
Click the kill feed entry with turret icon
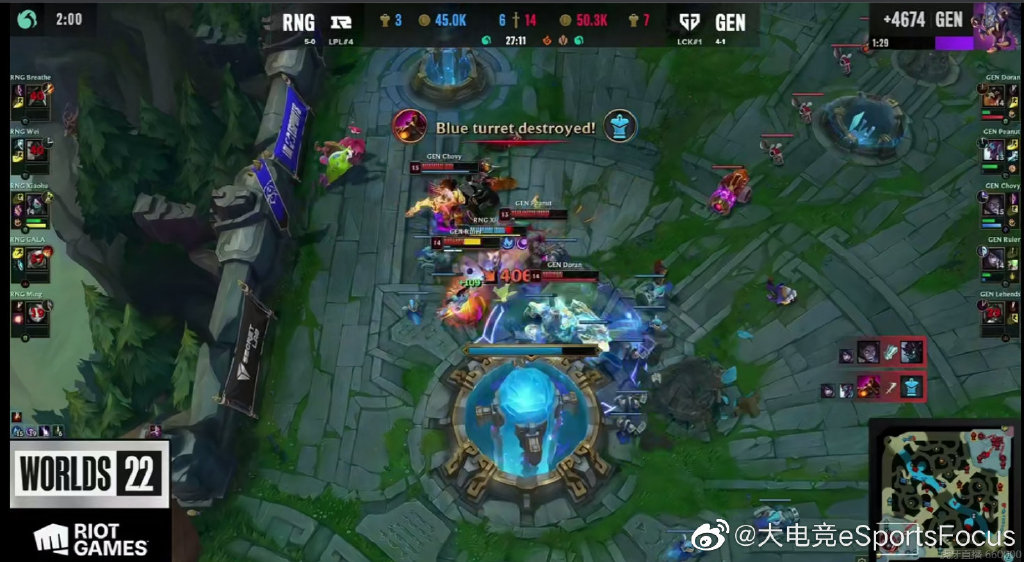pos(885,386)
